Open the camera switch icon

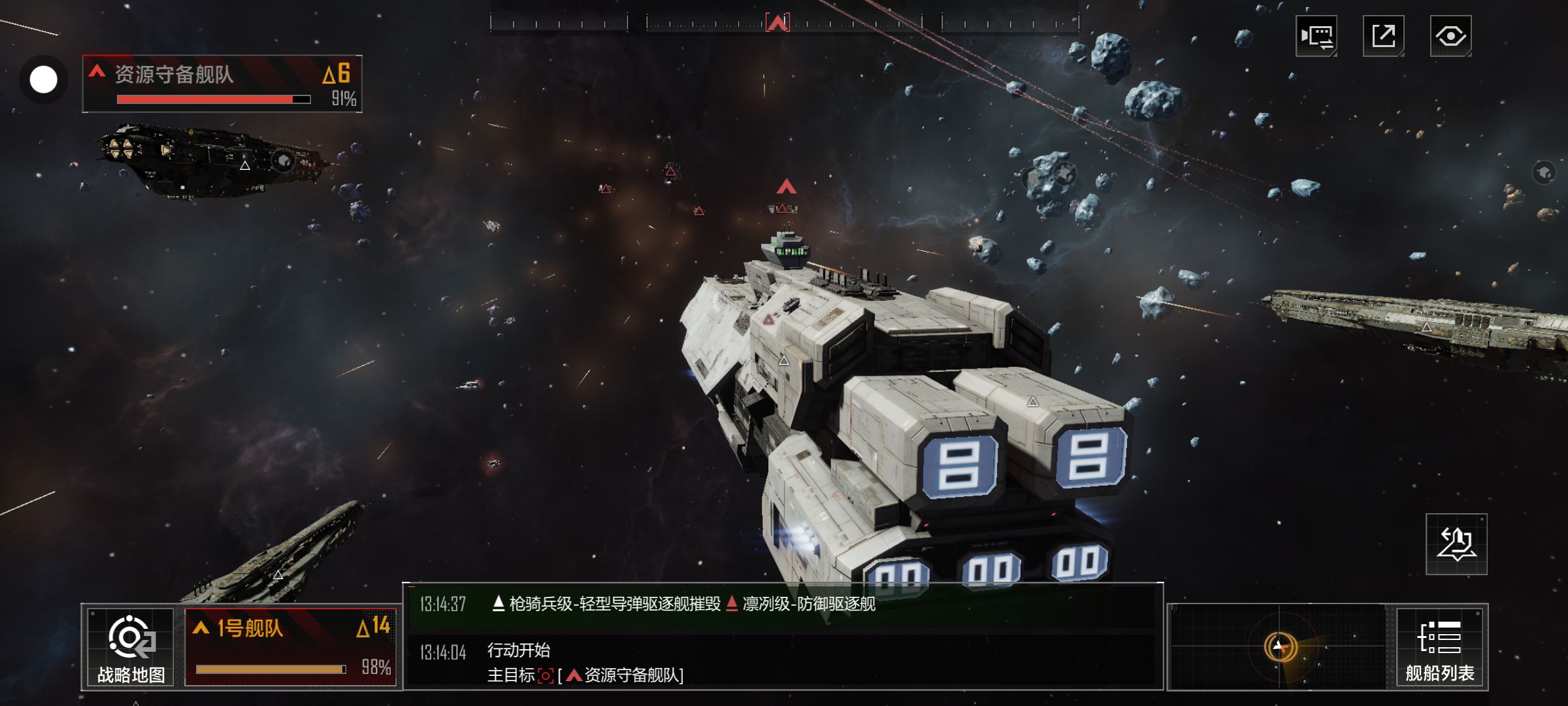(1316, 36)
